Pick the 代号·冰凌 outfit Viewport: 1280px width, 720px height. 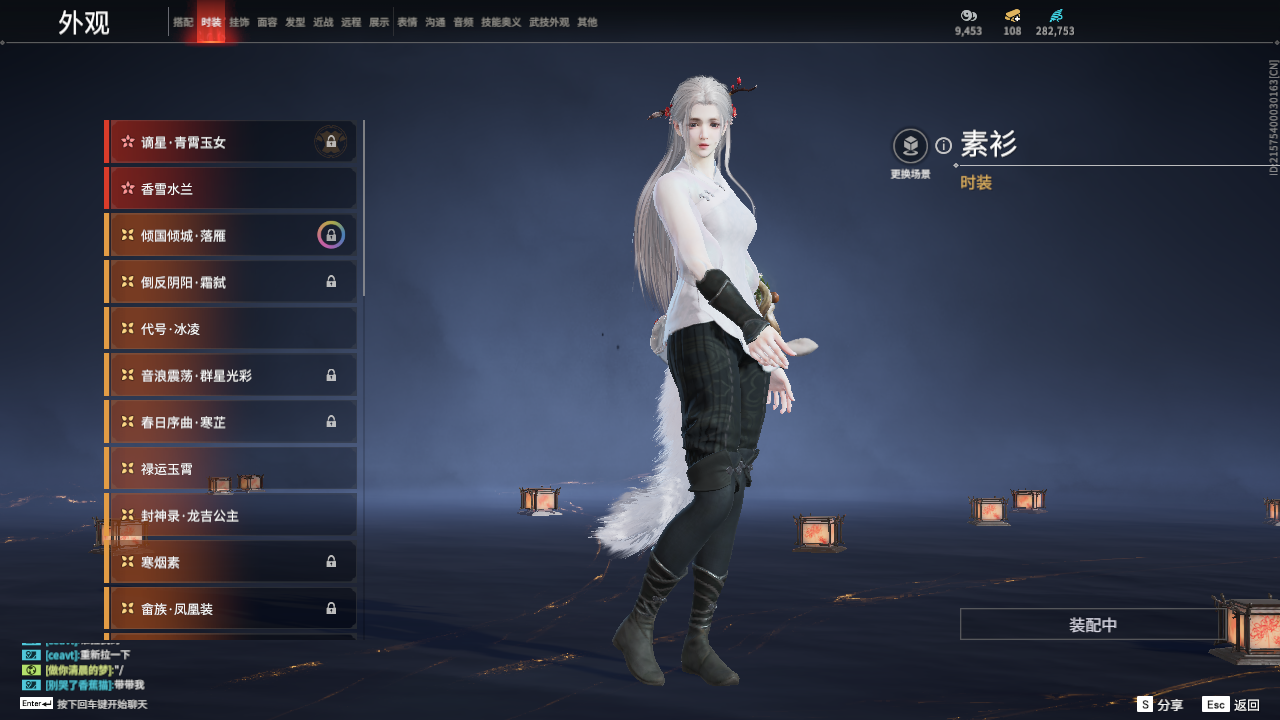coord(231,329)
